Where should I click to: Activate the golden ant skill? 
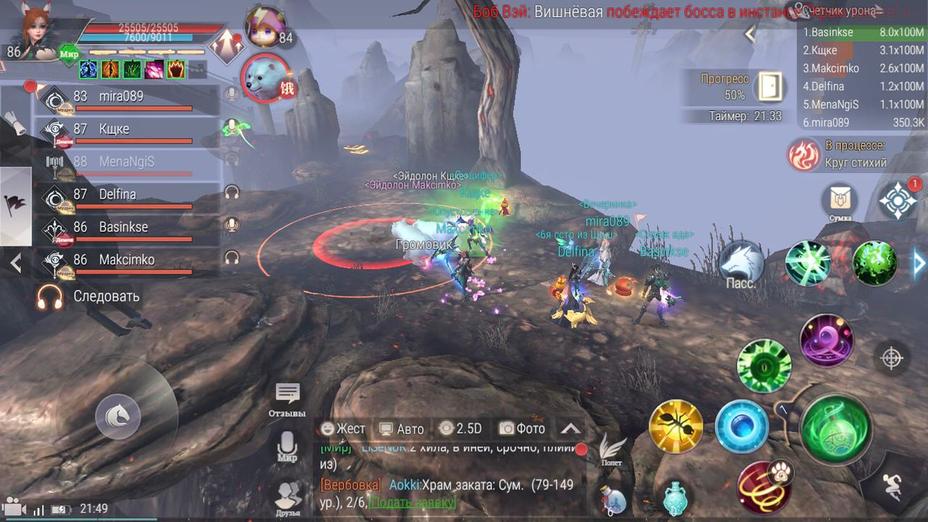(x=676, y=426)
